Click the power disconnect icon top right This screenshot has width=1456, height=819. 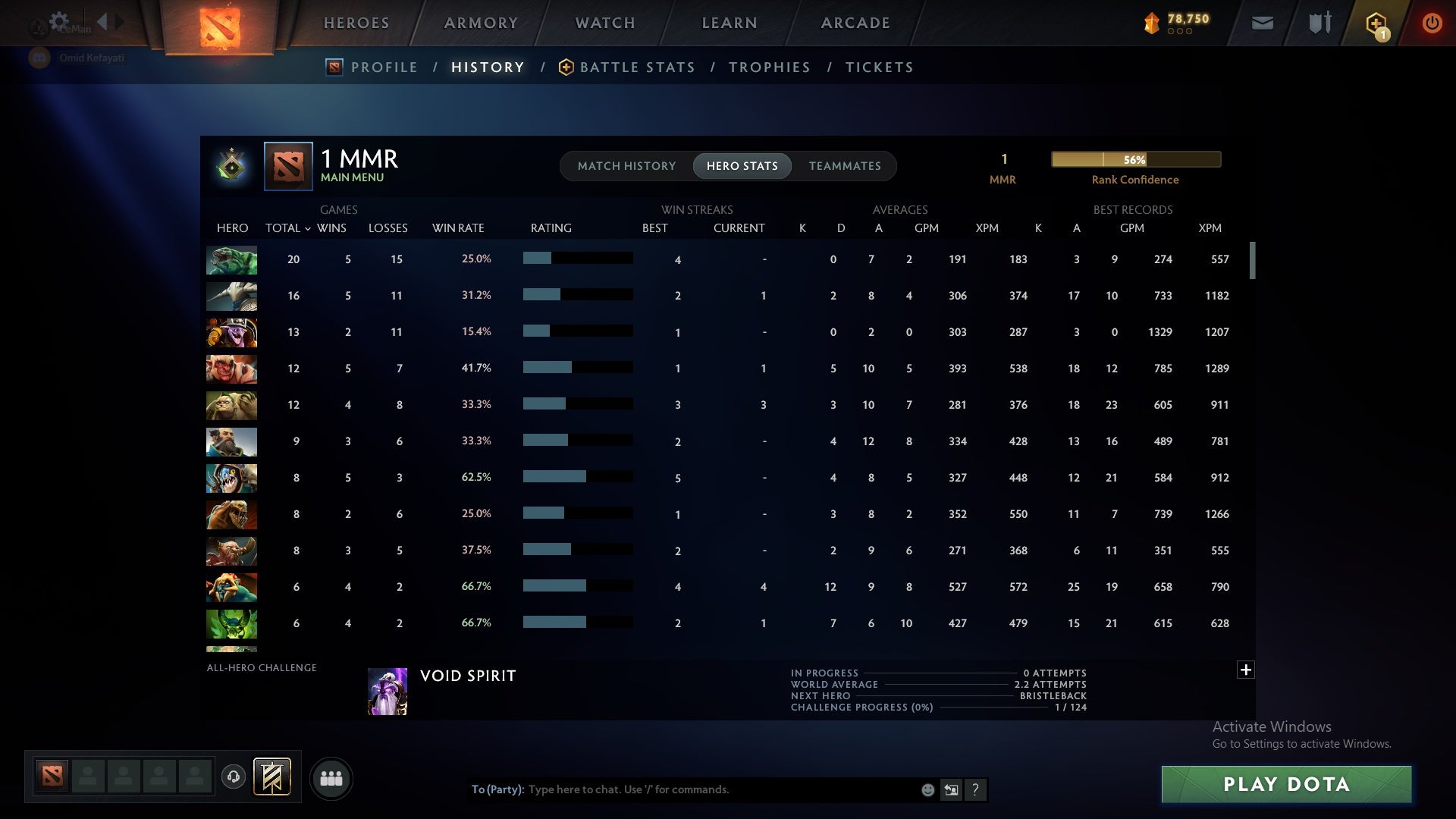point(1432,23)
